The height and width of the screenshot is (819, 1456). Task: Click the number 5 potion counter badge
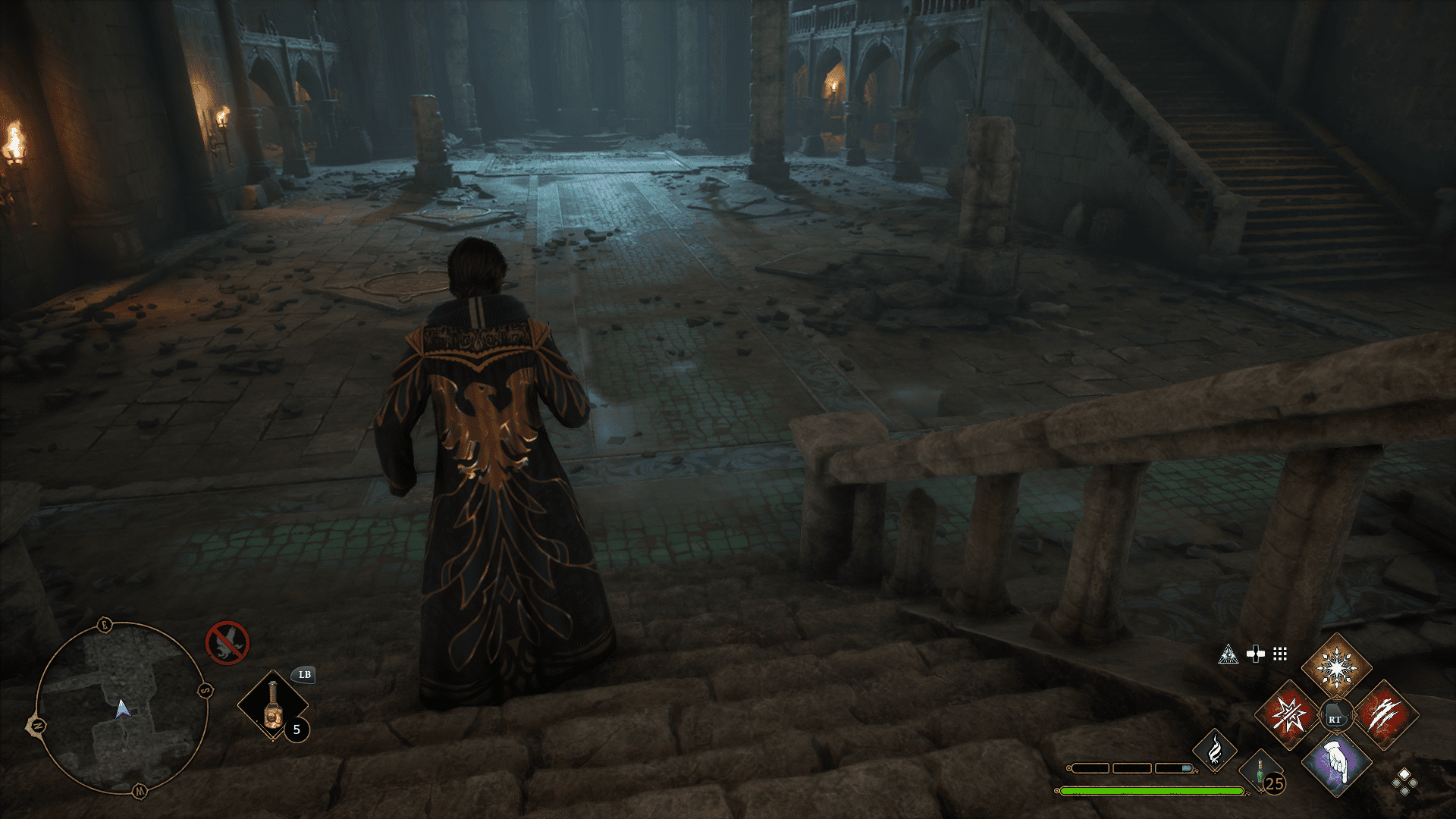[297, 730]
